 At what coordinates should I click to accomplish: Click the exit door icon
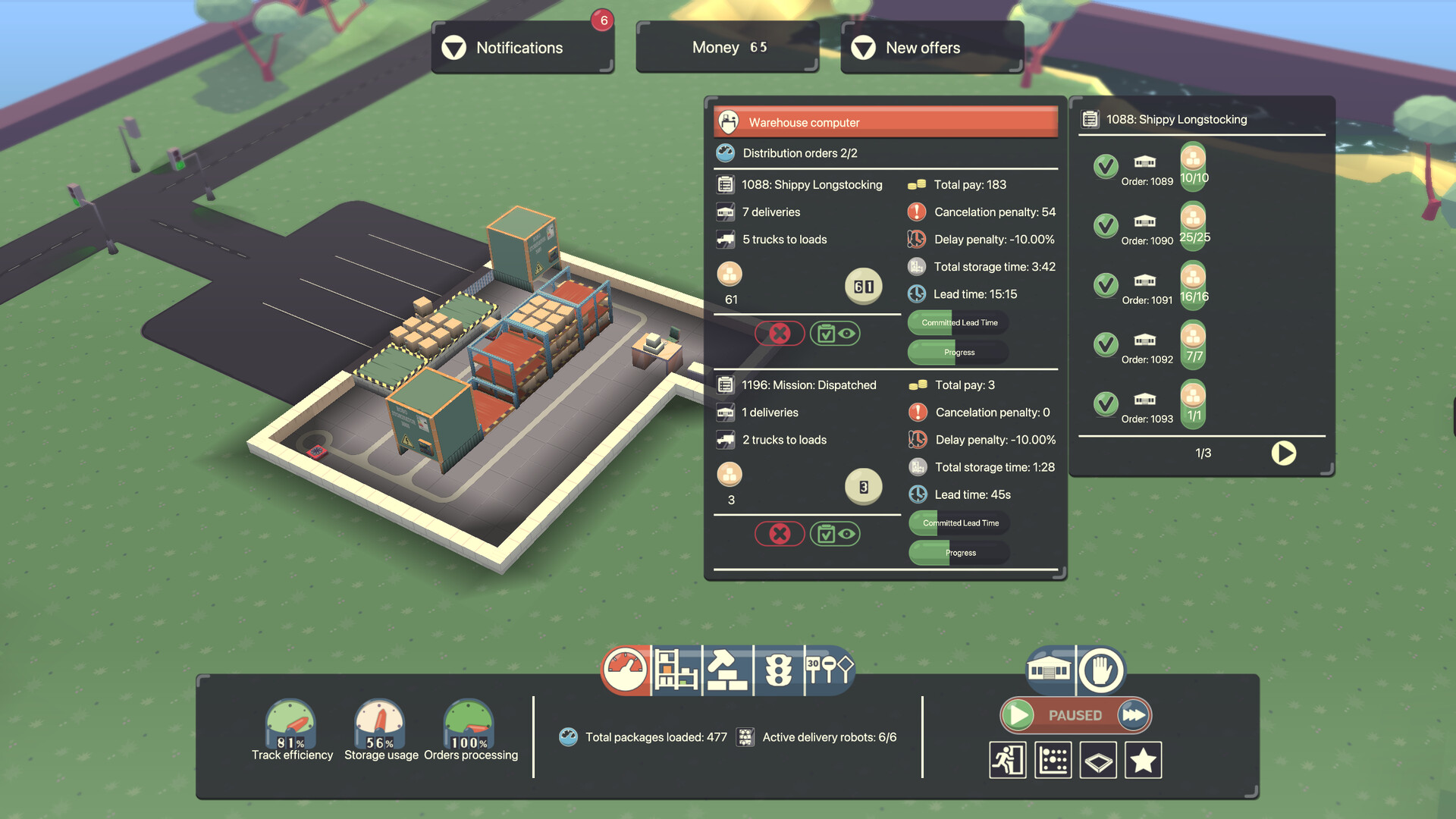click(x=1007, y=759)
